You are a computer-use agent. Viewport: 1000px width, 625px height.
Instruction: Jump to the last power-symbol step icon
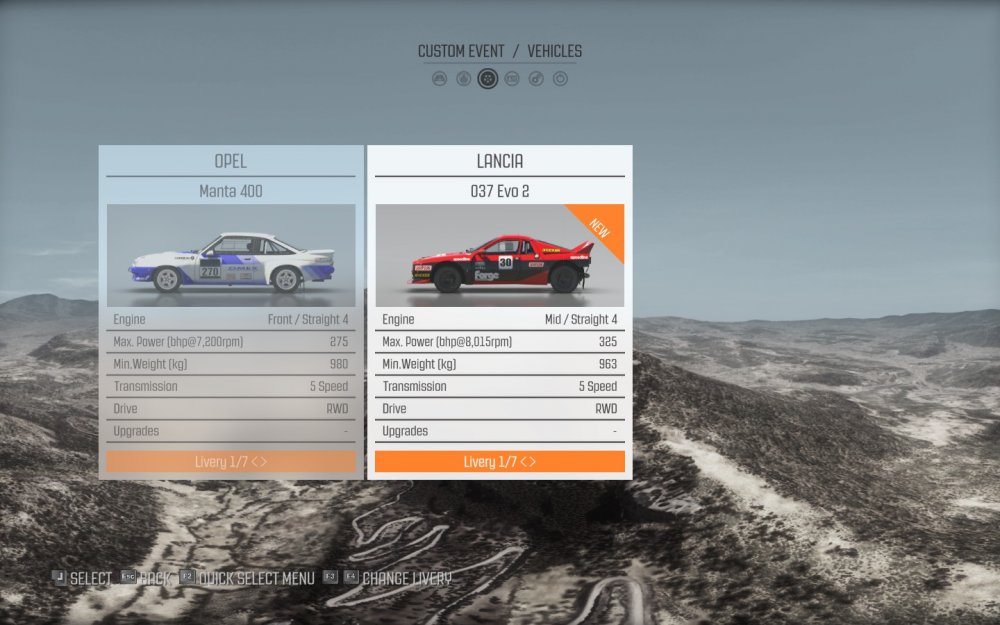coord(560,78)
